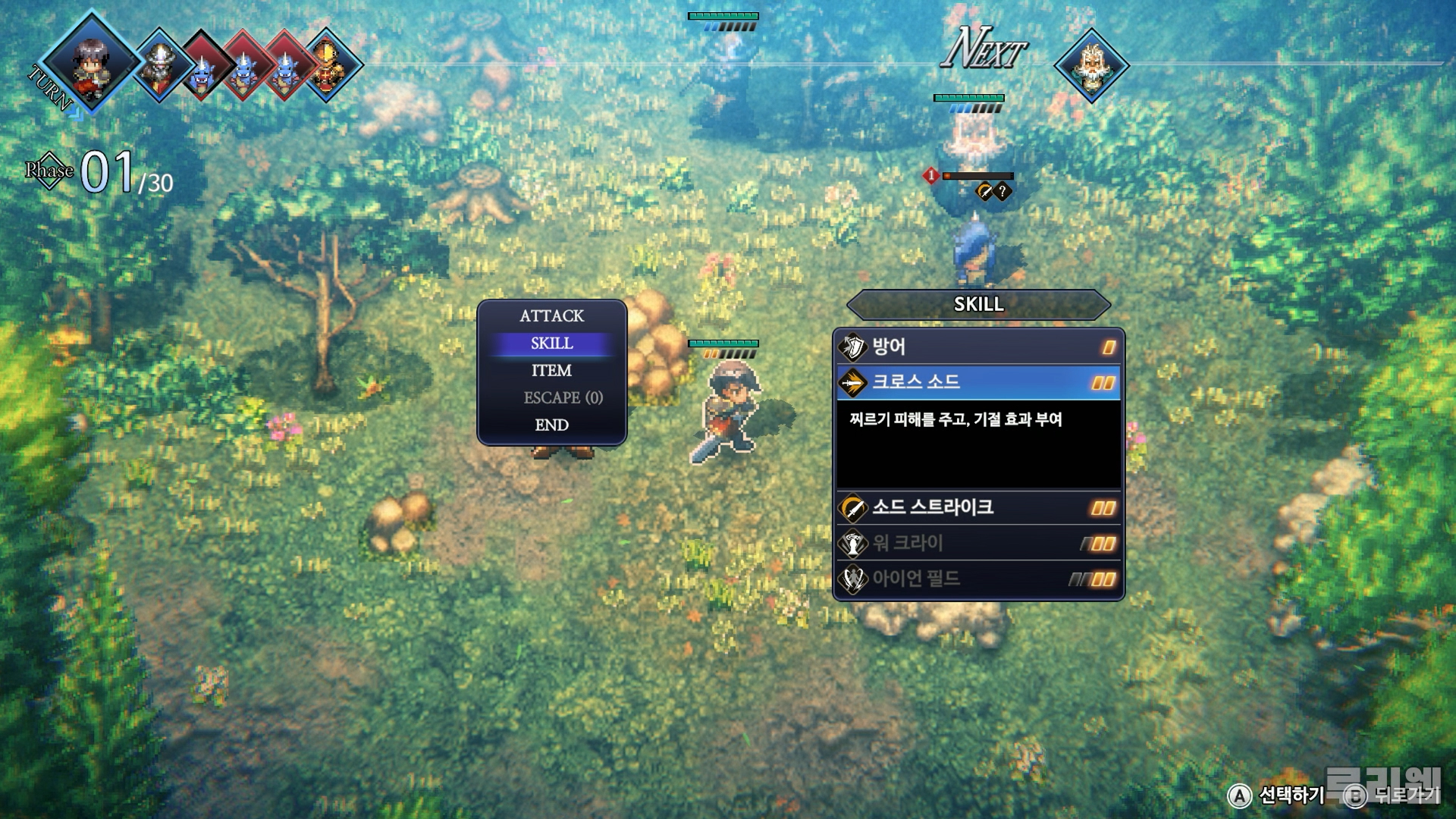The height and width of the screenshot is (819, 1456).
Task: Use the 크로스 소드 skill
Action: (x=977, y=382)
